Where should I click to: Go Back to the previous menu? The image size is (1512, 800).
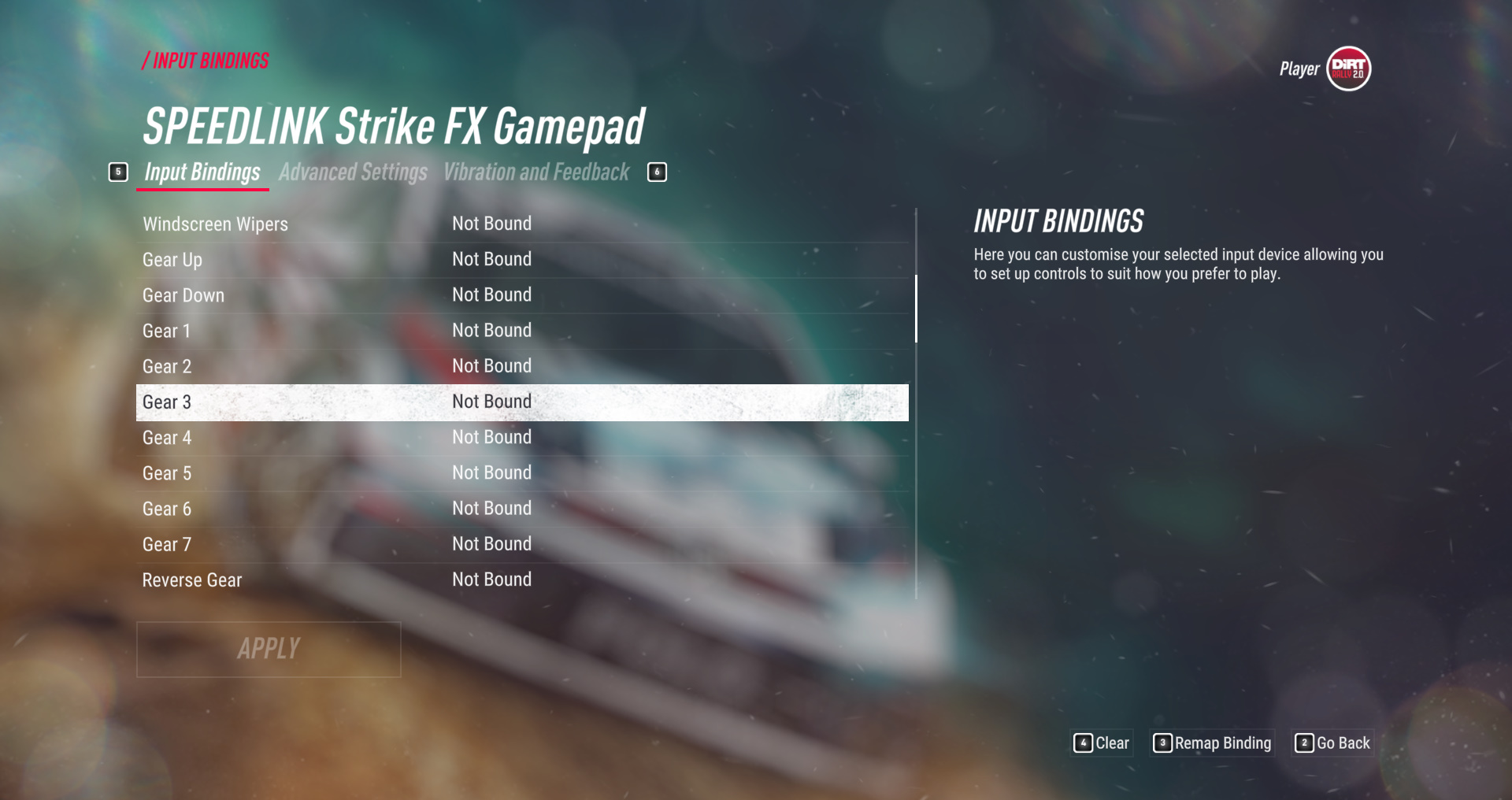click(x=1333, y=743)
